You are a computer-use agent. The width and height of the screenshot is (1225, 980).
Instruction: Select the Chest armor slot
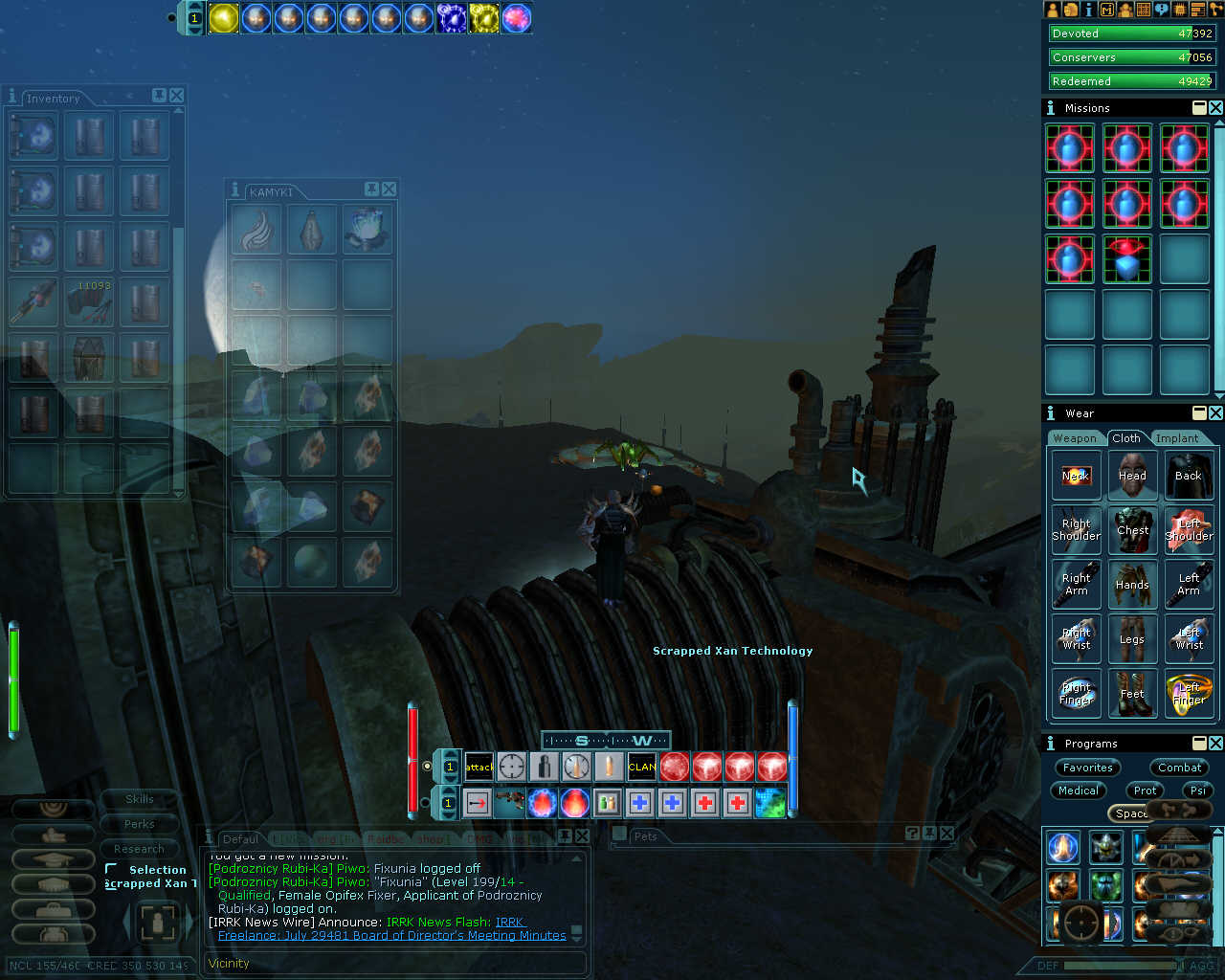[1132, 530]
